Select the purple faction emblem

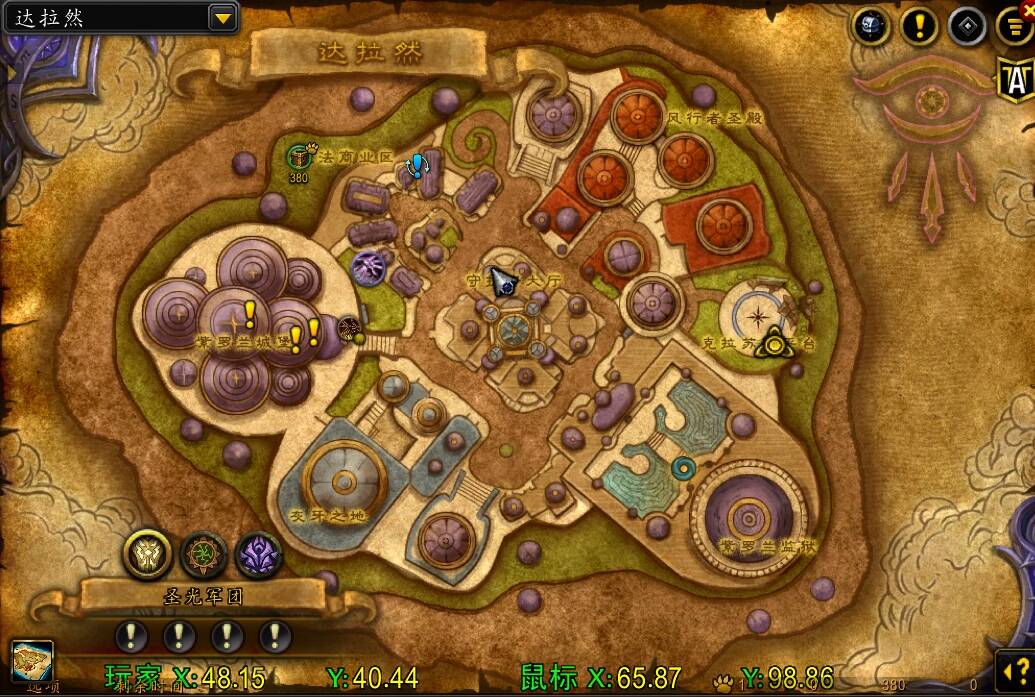258,553
